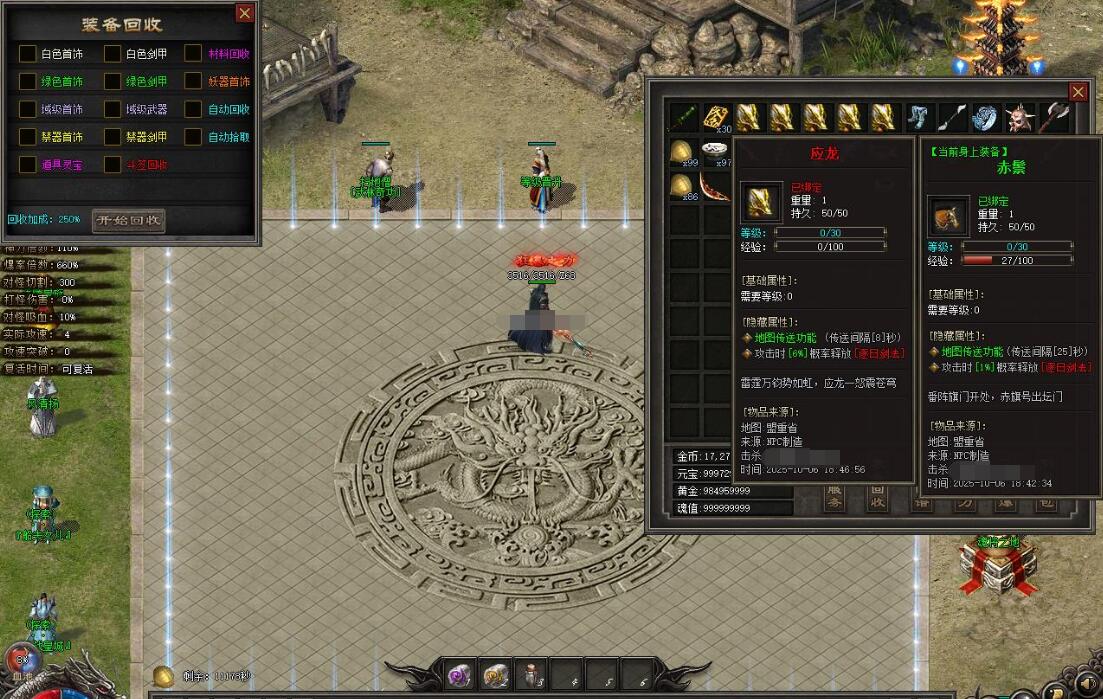Select the pale blue boots item
The width and height of the screenshot is (1103, 699).
(x=920, y=118)
